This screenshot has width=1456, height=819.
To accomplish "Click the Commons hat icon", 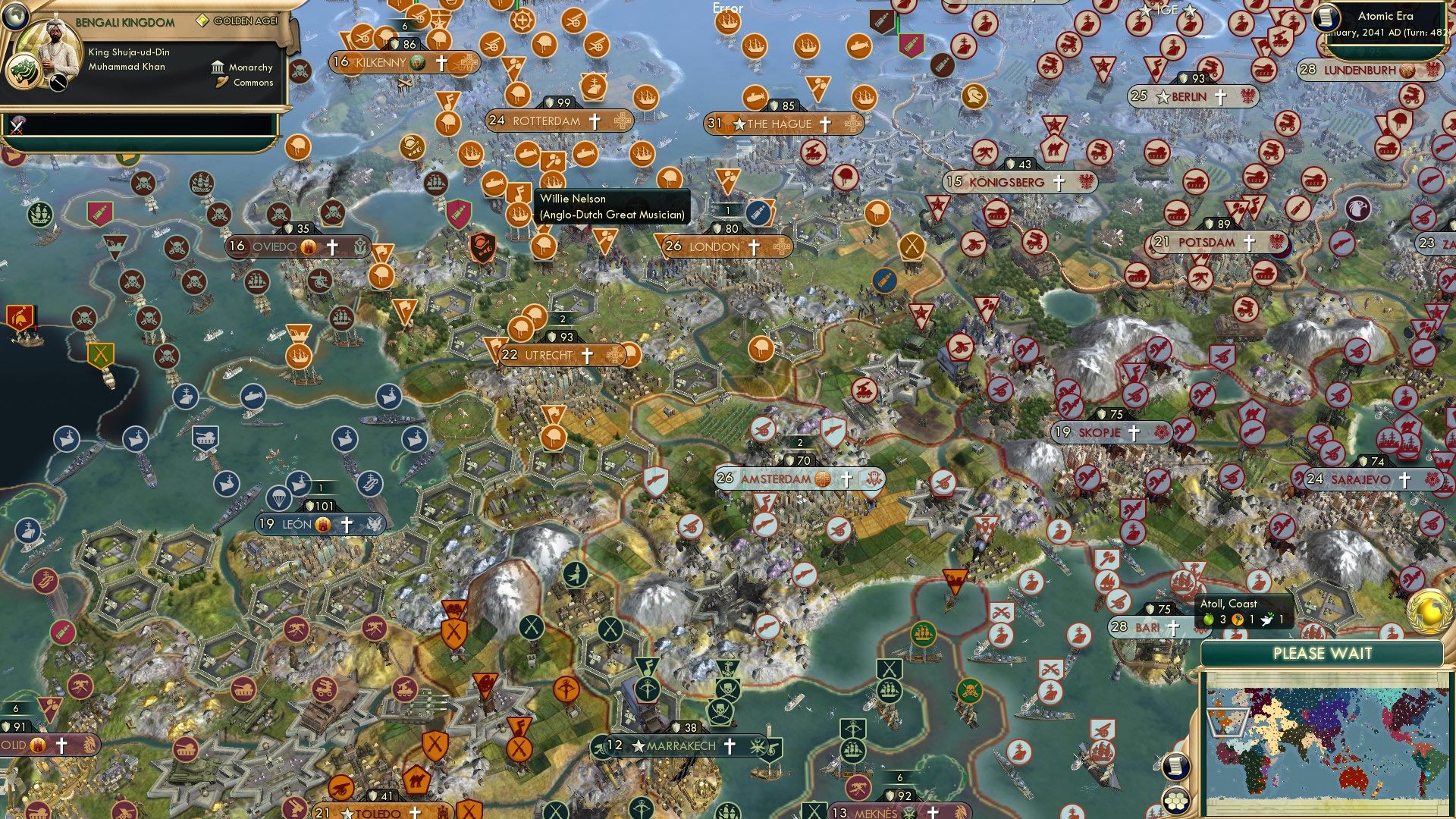I will click(221, 80).
